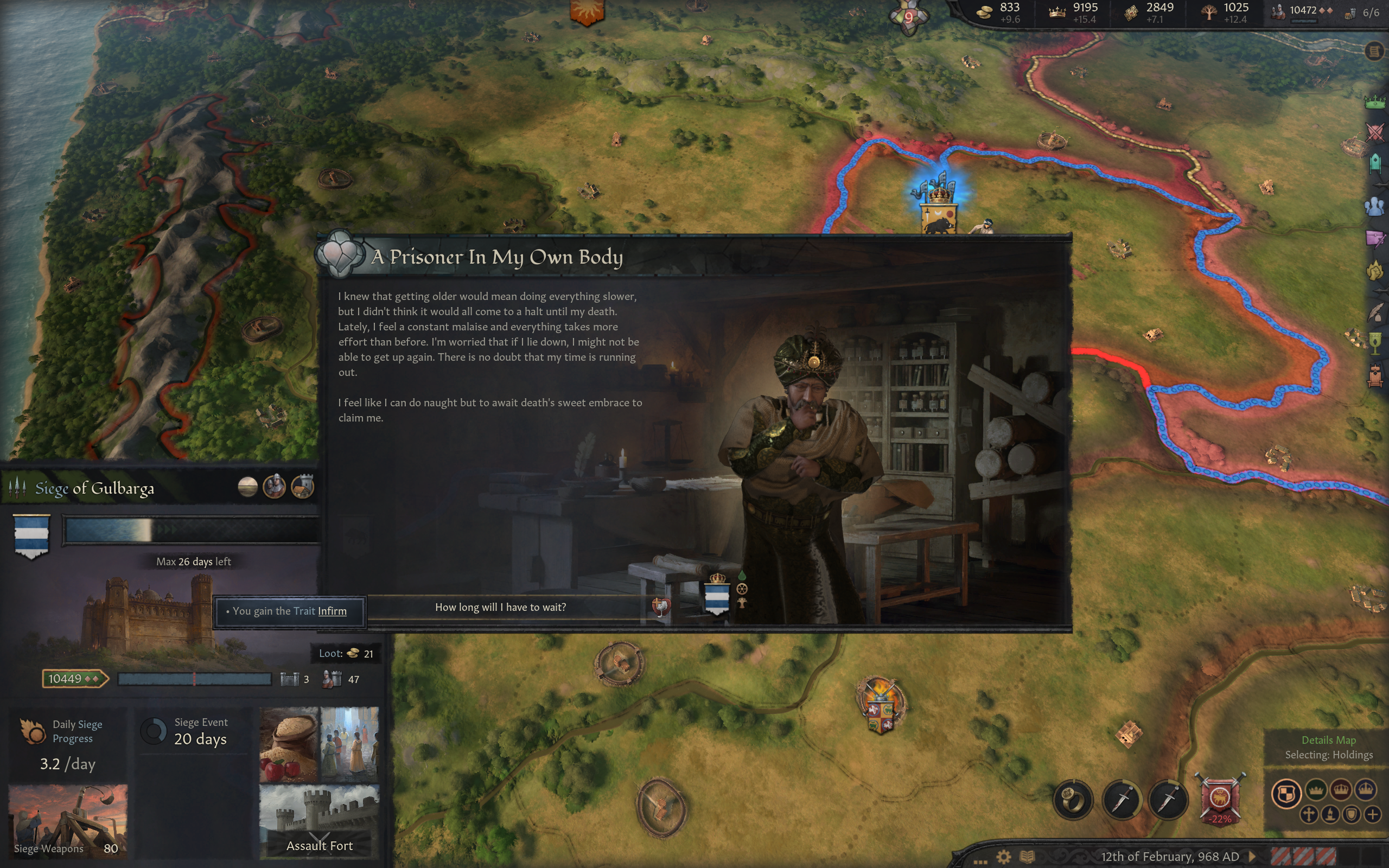Expand more map modes with the plus button
Image resolution: width=1389 pixels, height=868 pixels.
[1372, 814]
